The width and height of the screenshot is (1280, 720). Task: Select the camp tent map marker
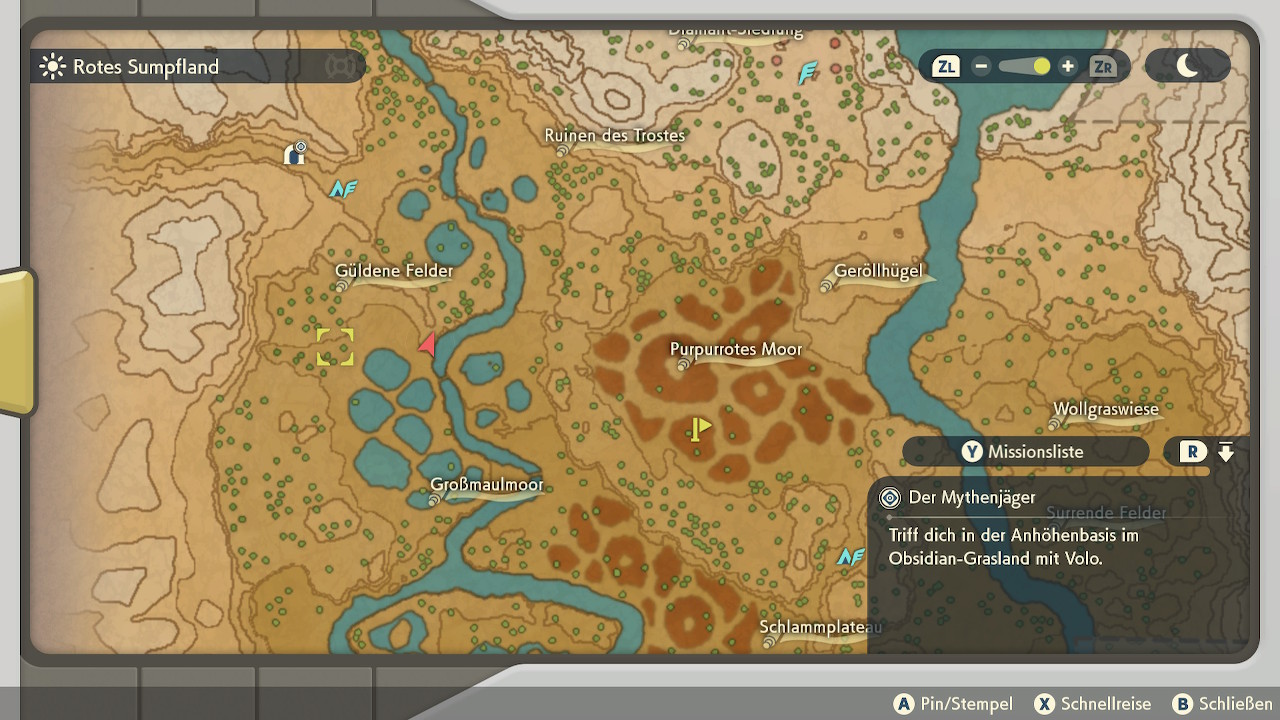point(295,153)
